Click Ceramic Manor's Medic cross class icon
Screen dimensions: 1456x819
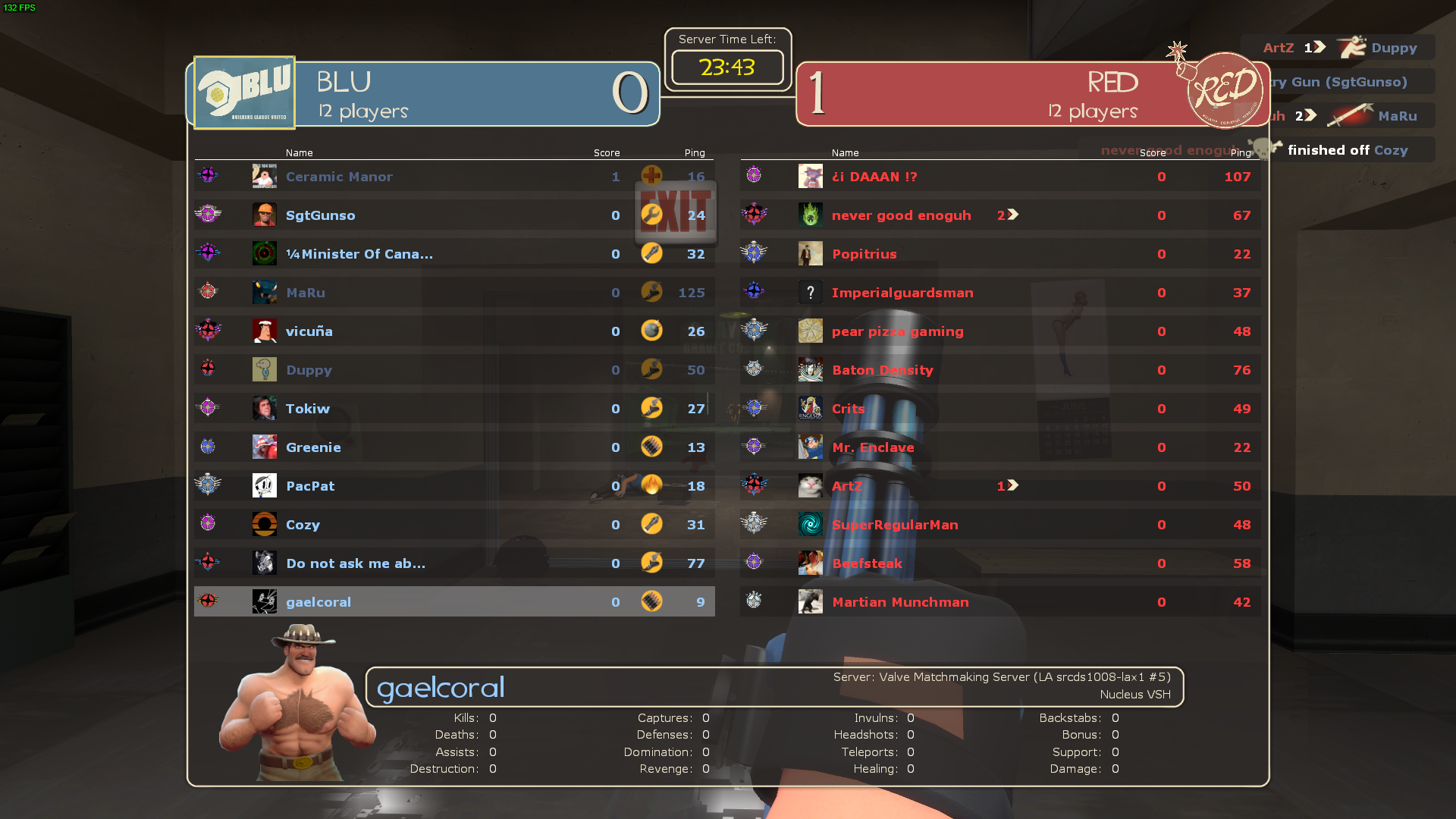[x=652, y=176]
